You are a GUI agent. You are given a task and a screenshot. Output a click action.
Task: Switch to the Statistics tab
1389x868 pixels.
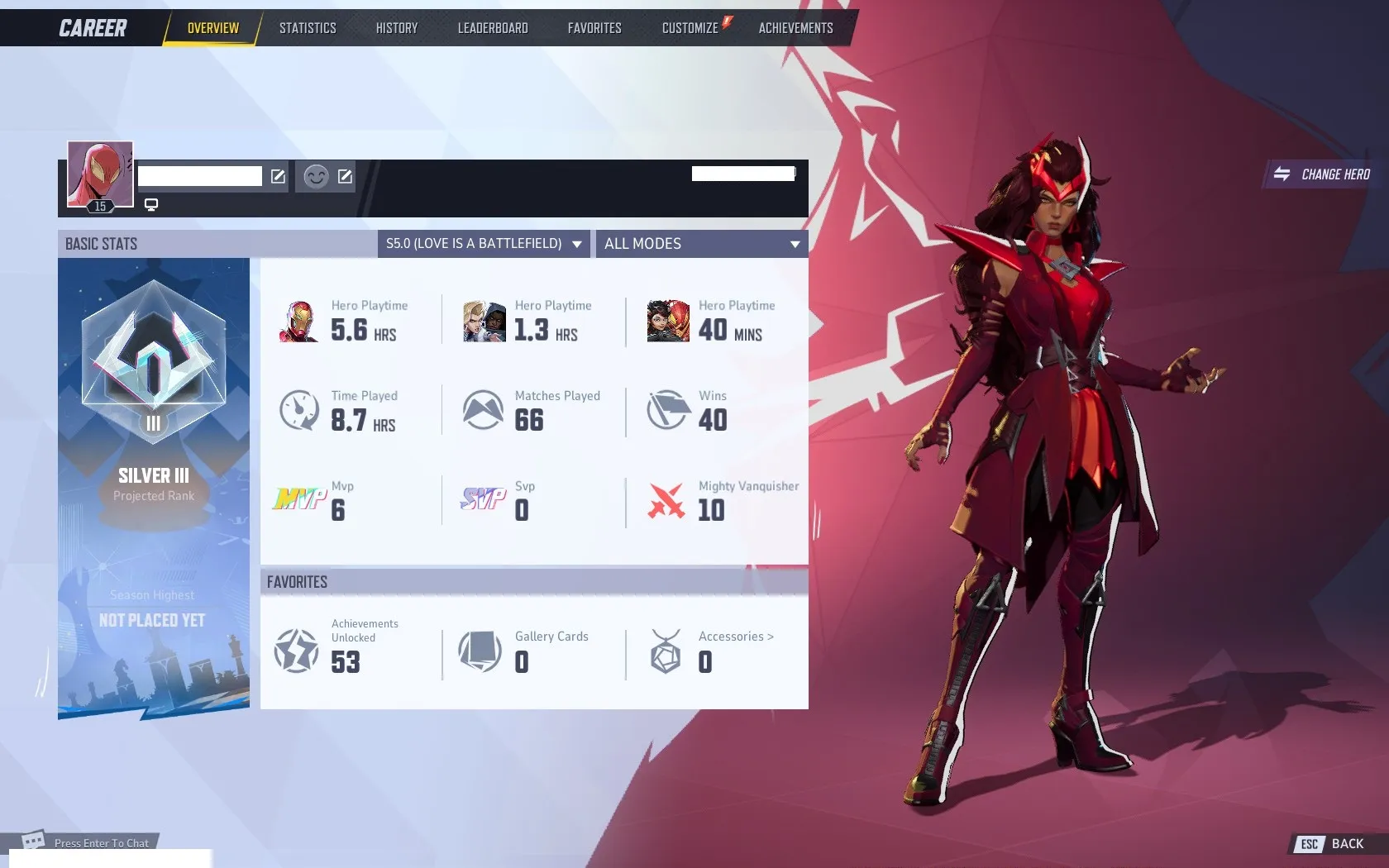coord(308,26)
